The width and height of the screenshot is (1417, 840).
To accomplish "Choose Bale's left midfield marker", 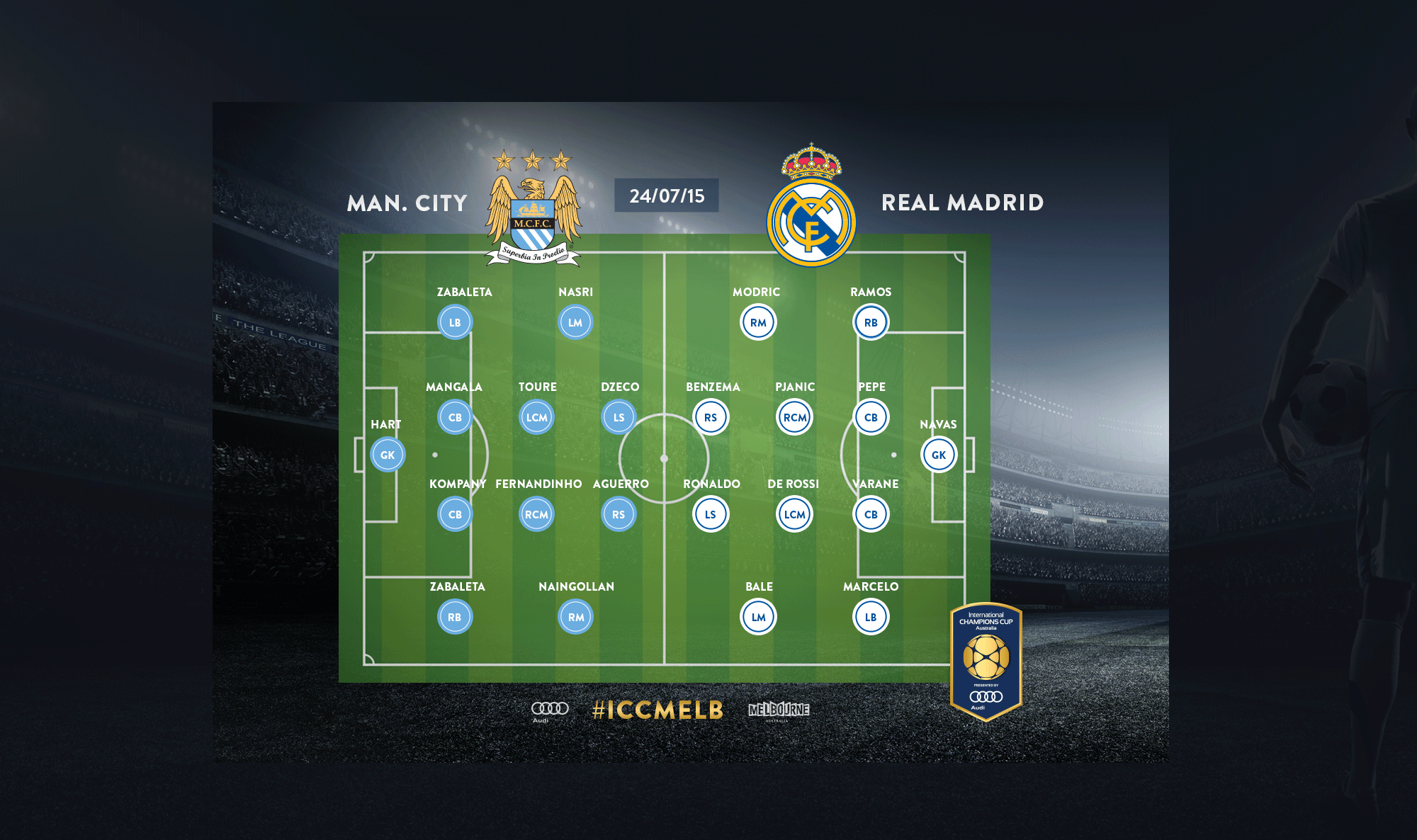I will point(758,617).
